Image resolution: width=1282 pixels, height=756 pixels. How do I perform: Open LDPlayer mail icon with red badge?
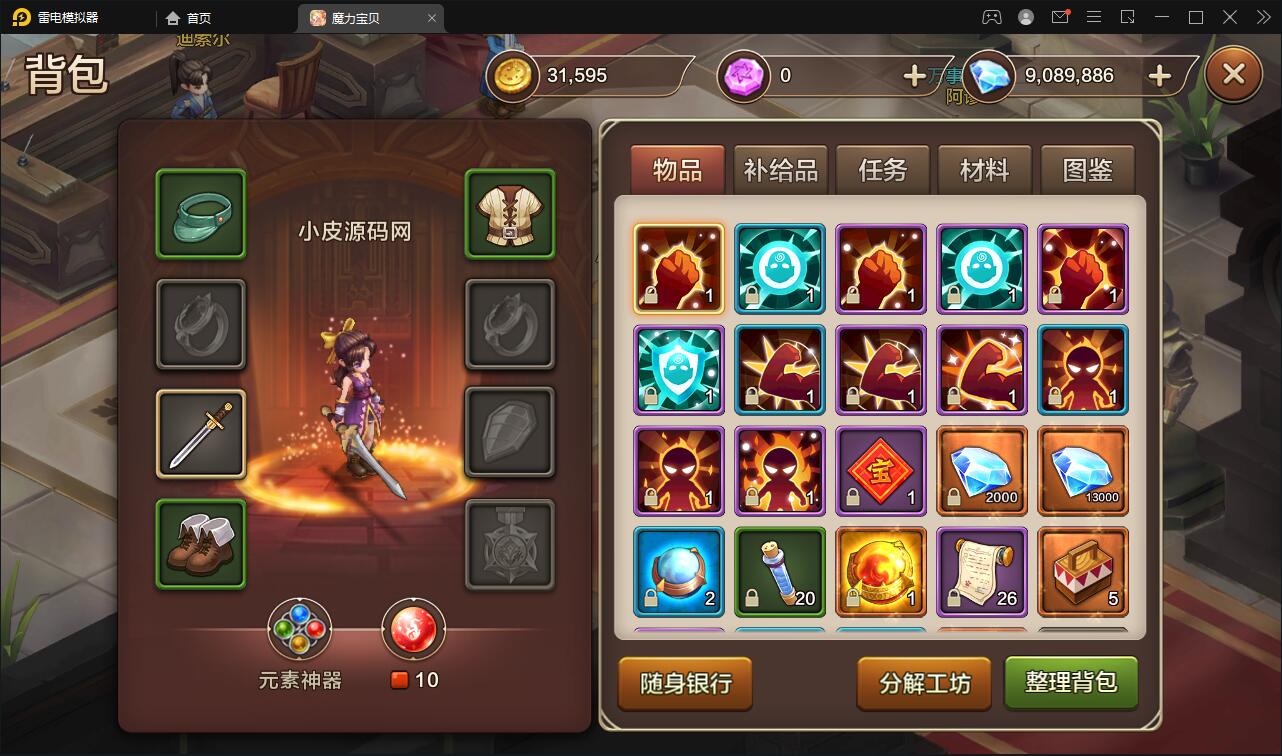[x=1060, y=17]
